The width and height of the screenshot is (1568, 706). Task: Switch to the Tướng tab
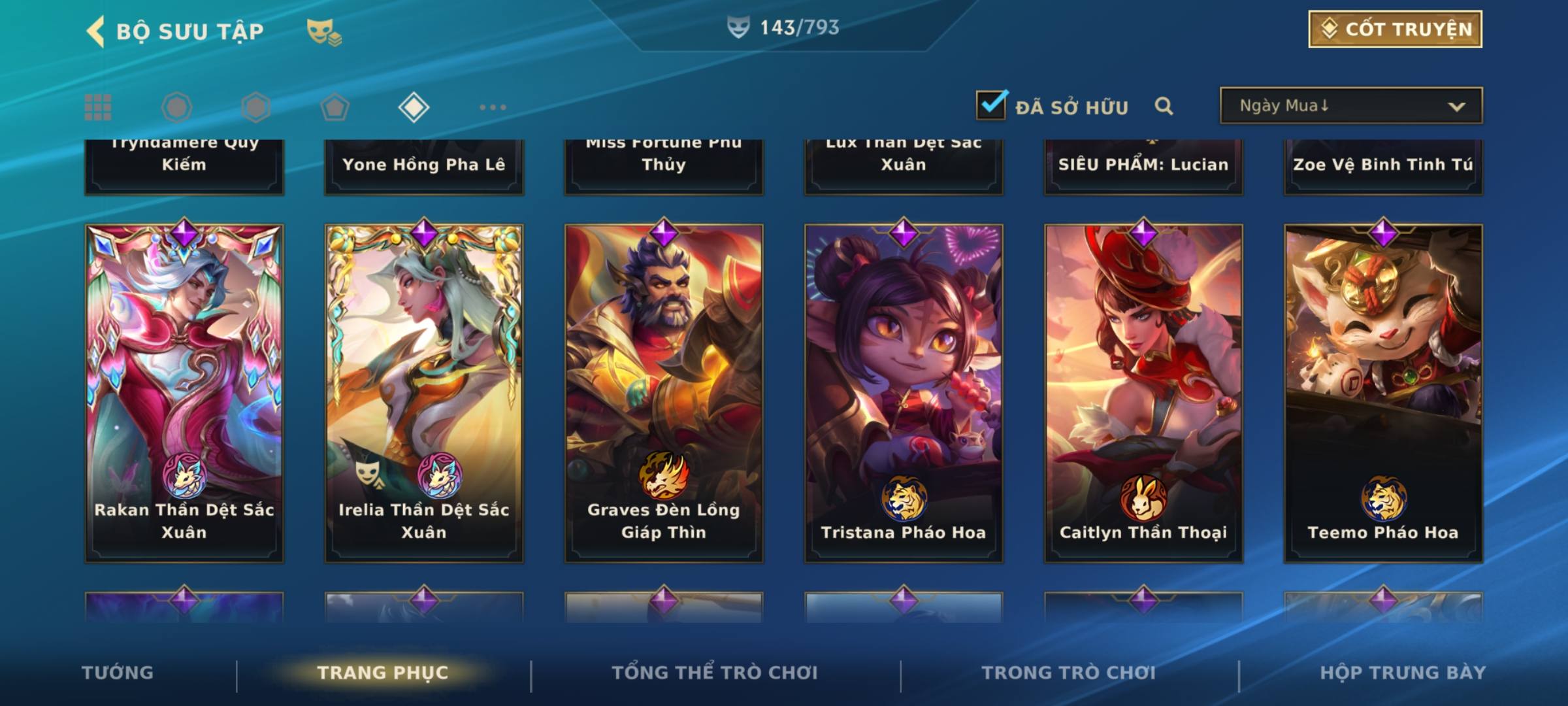click(x=118, y=673)
